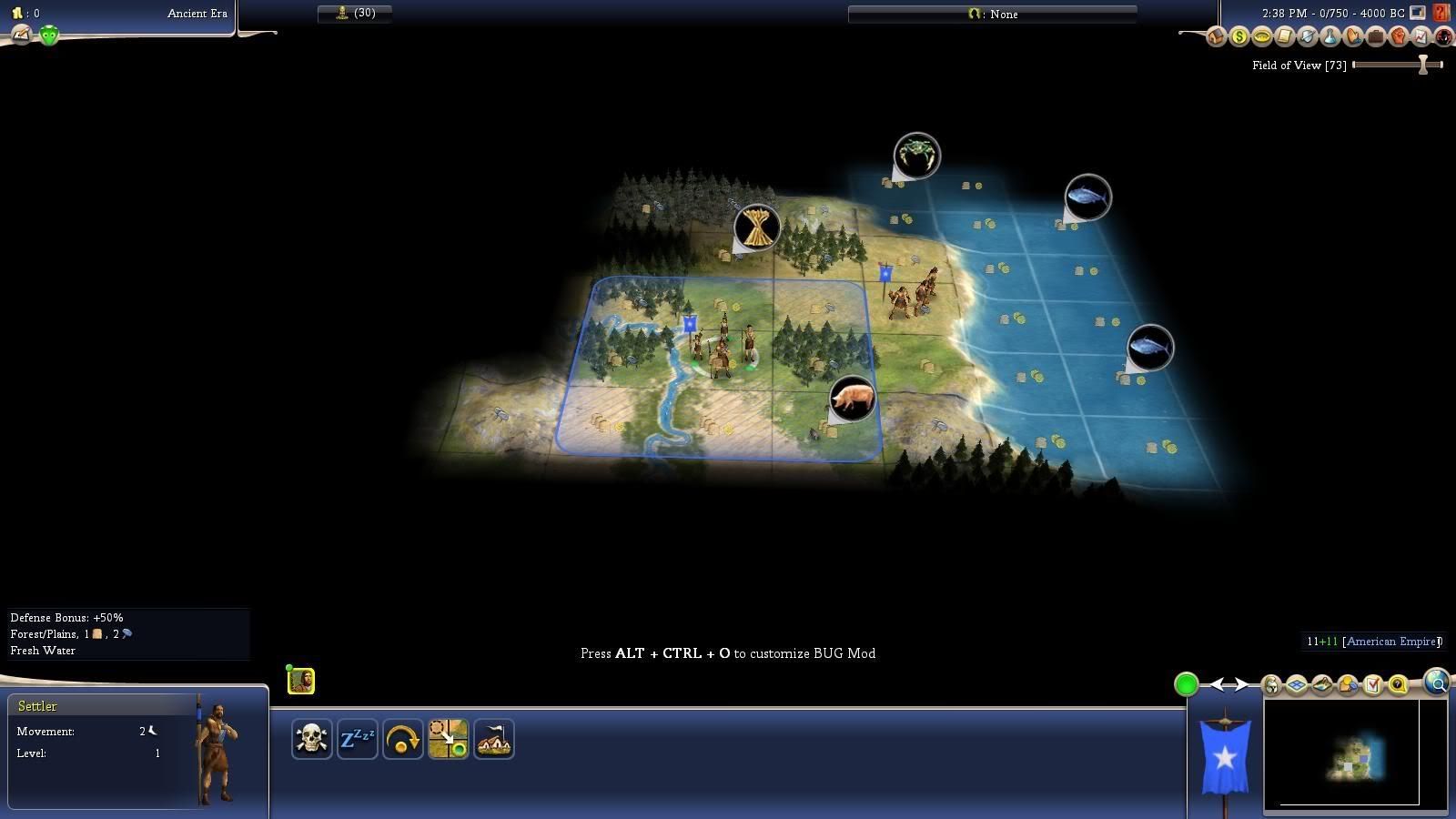1456x819 pixels.
Task: Open the Military Advisor fist icon
Action: tap(1398, 37)
